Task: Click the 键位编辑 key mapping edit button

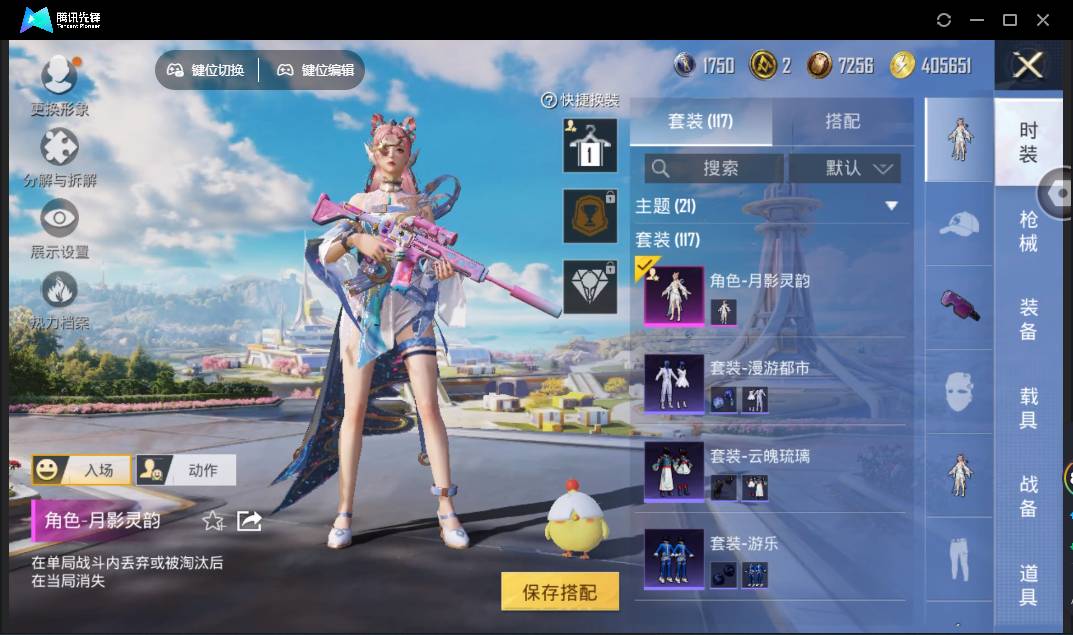Action: (315, 70)
